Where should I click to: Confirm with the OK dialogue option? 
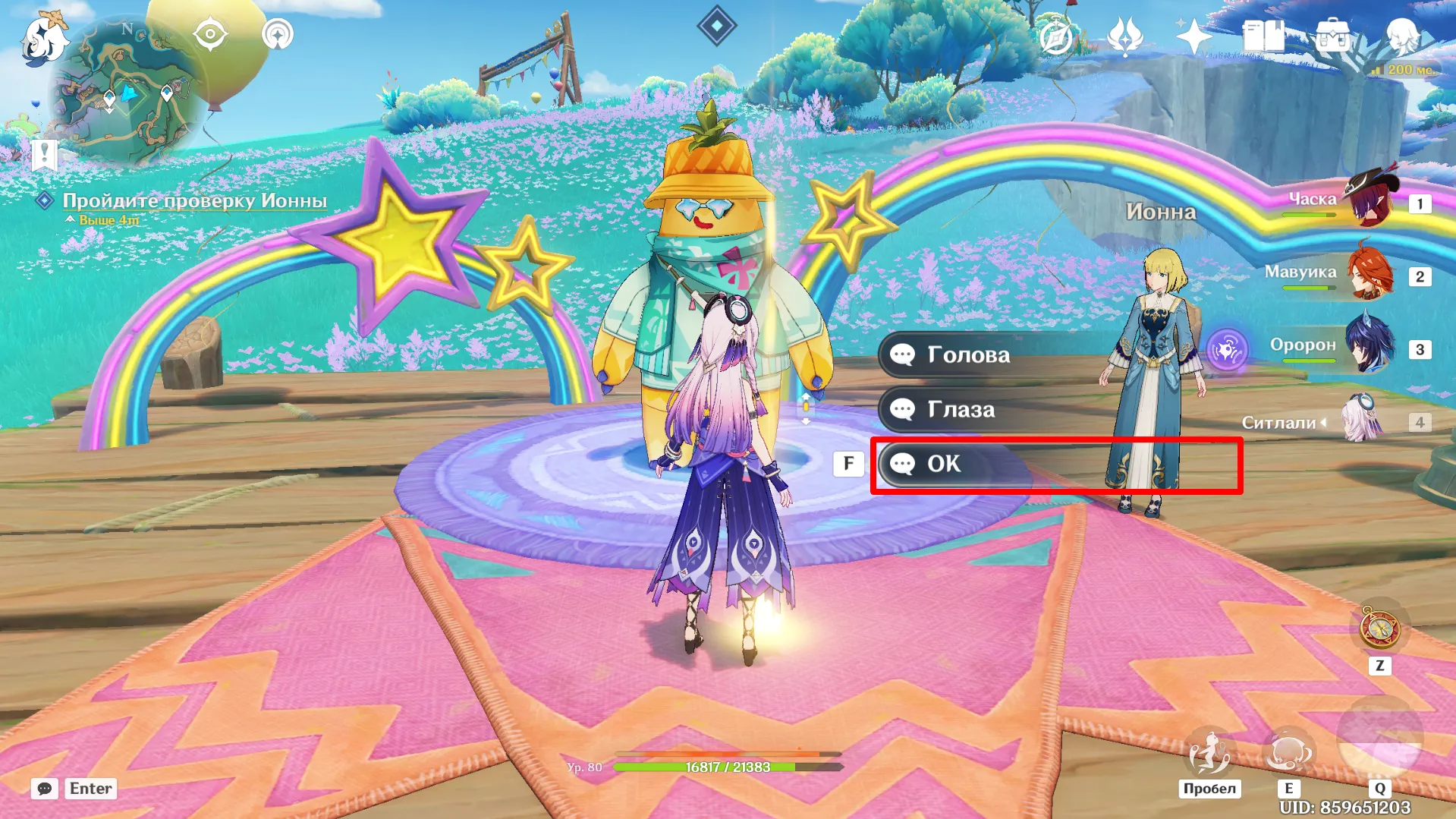point(944,464)
